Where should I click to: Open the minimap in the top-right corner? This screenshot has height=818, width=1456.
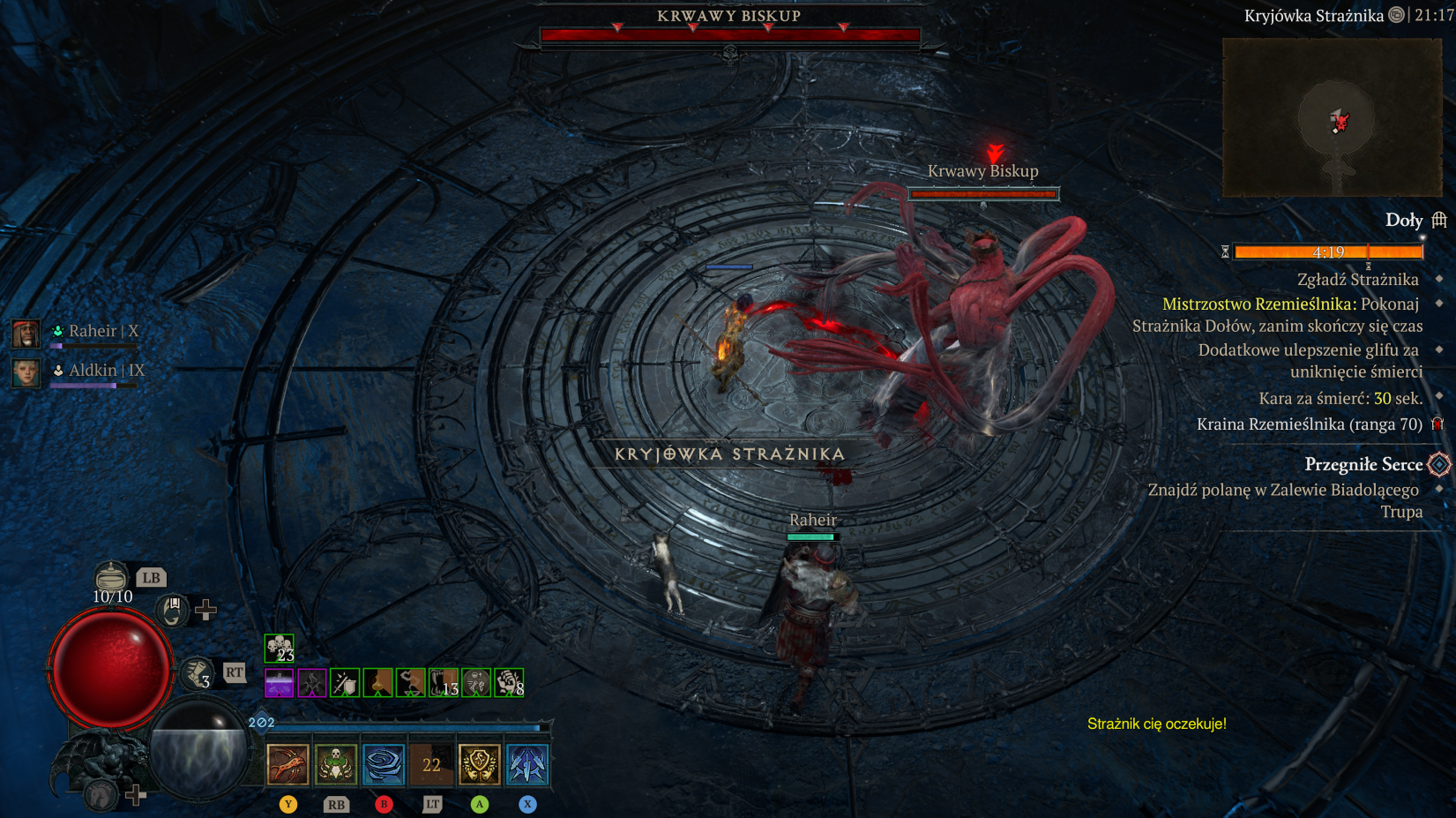(1332, 117)
